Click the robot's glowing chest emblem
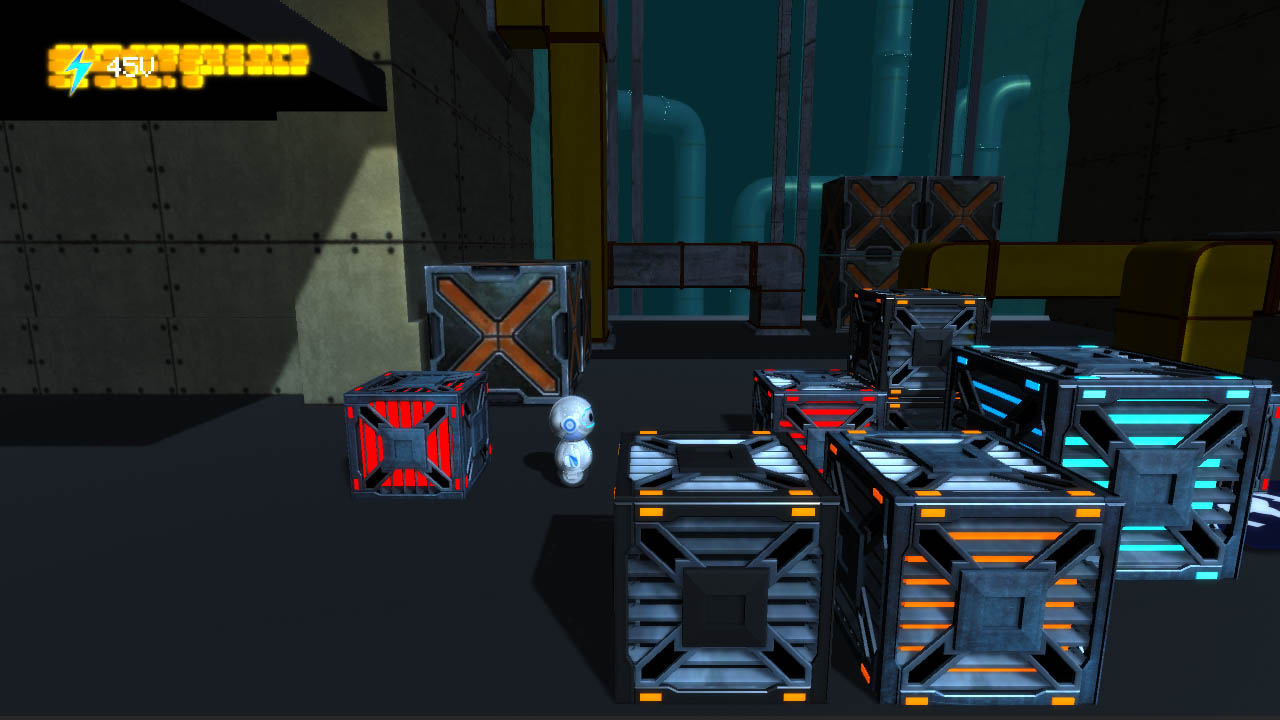 pyautogui.click(x=571, y=459)
